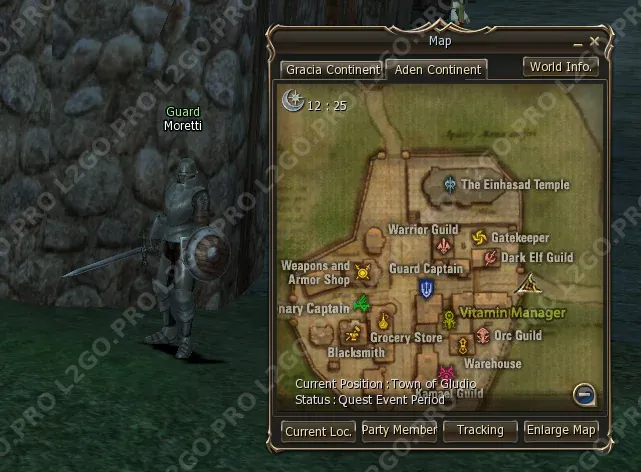This screenshot has width=641, height=472.
Task: Switch to the Gracia Continent tab
Action: 332,70
